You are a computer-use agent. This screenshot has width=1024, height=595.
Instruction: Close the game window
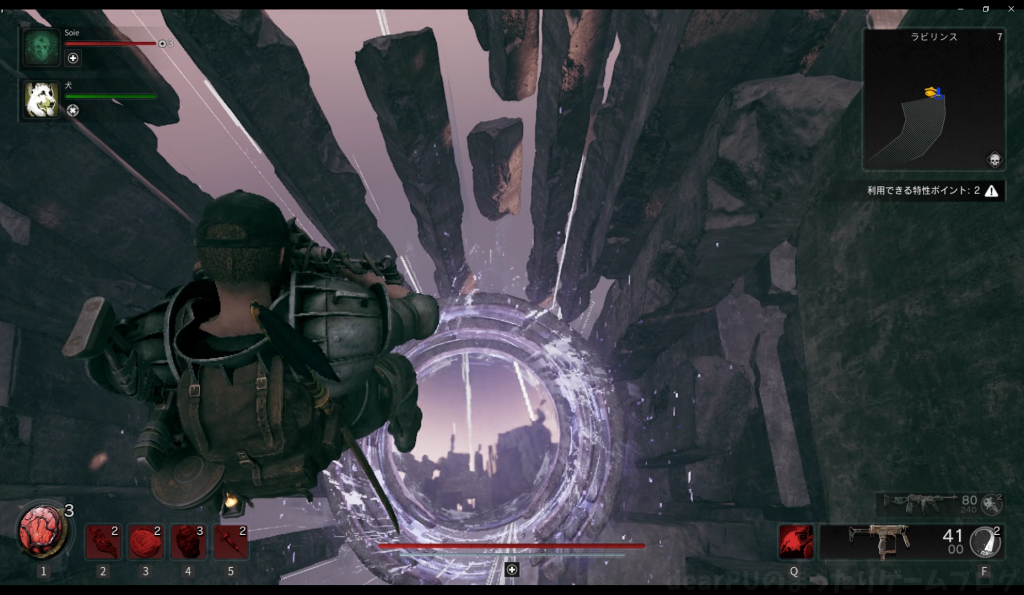tap(1010, 8)
